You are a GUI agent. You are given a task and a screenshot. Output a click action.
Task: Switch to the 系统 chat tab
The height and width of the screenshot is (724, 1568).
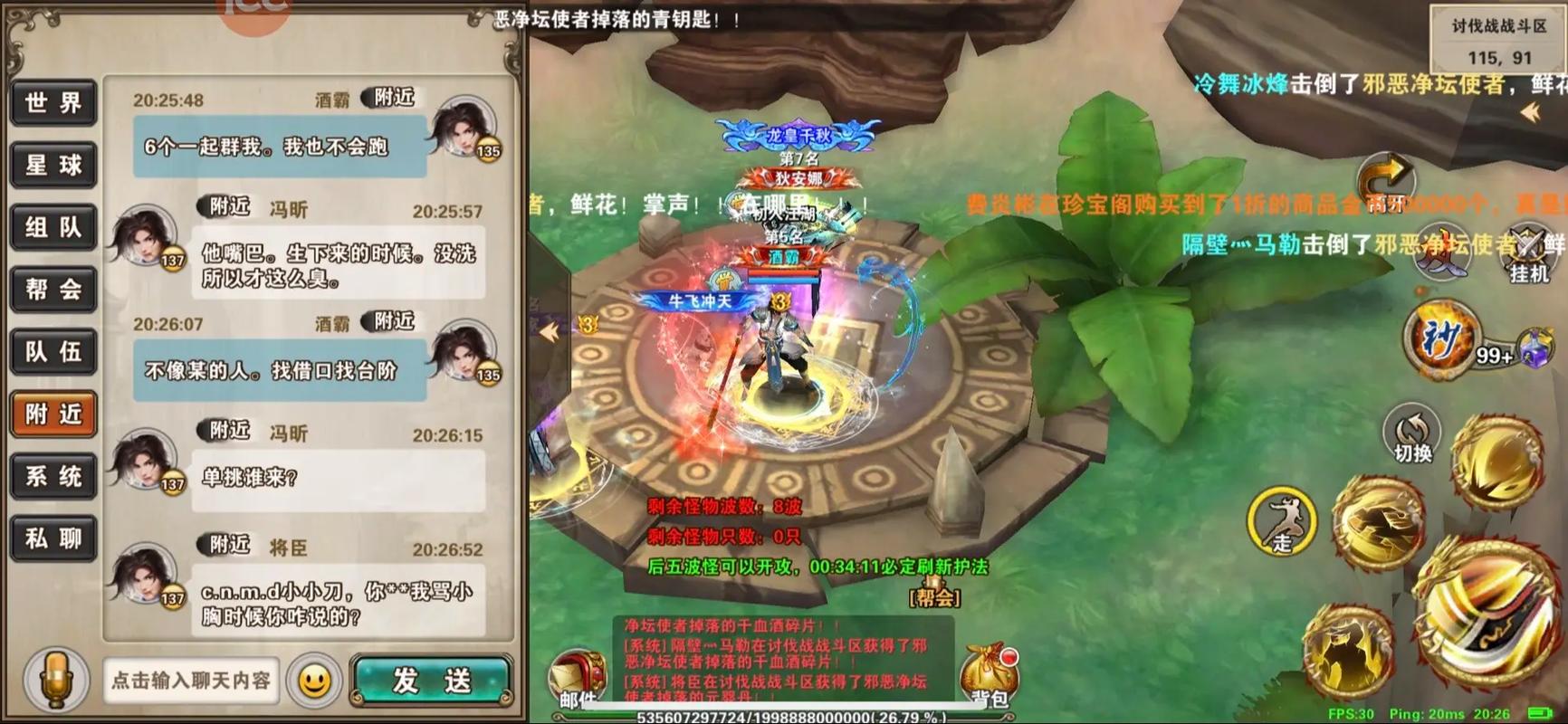click(52, 477)
